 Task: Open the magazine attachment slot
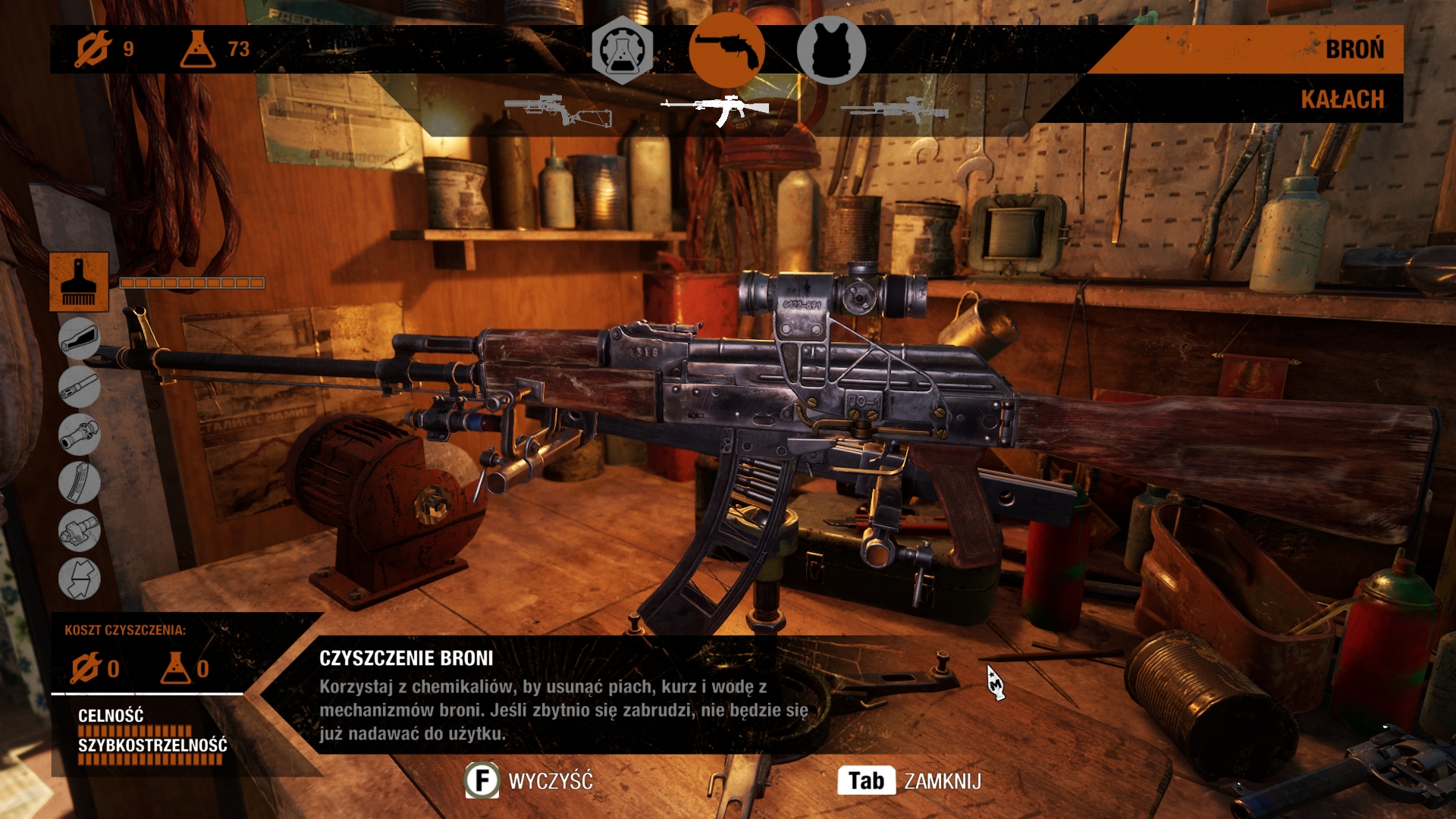(79, 482)
